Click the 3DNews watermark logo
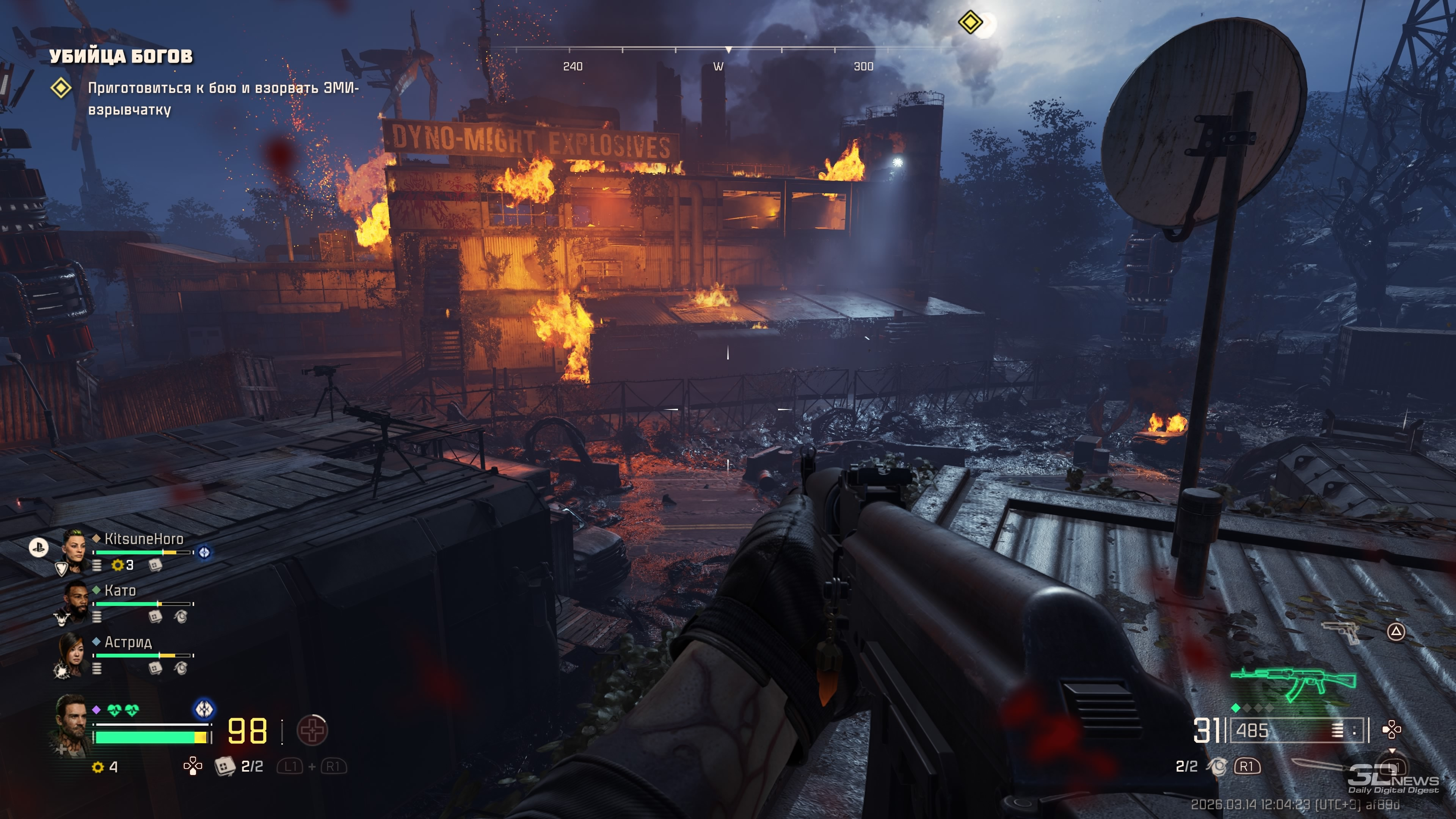1456x819 pixels. coord(1393,779)
